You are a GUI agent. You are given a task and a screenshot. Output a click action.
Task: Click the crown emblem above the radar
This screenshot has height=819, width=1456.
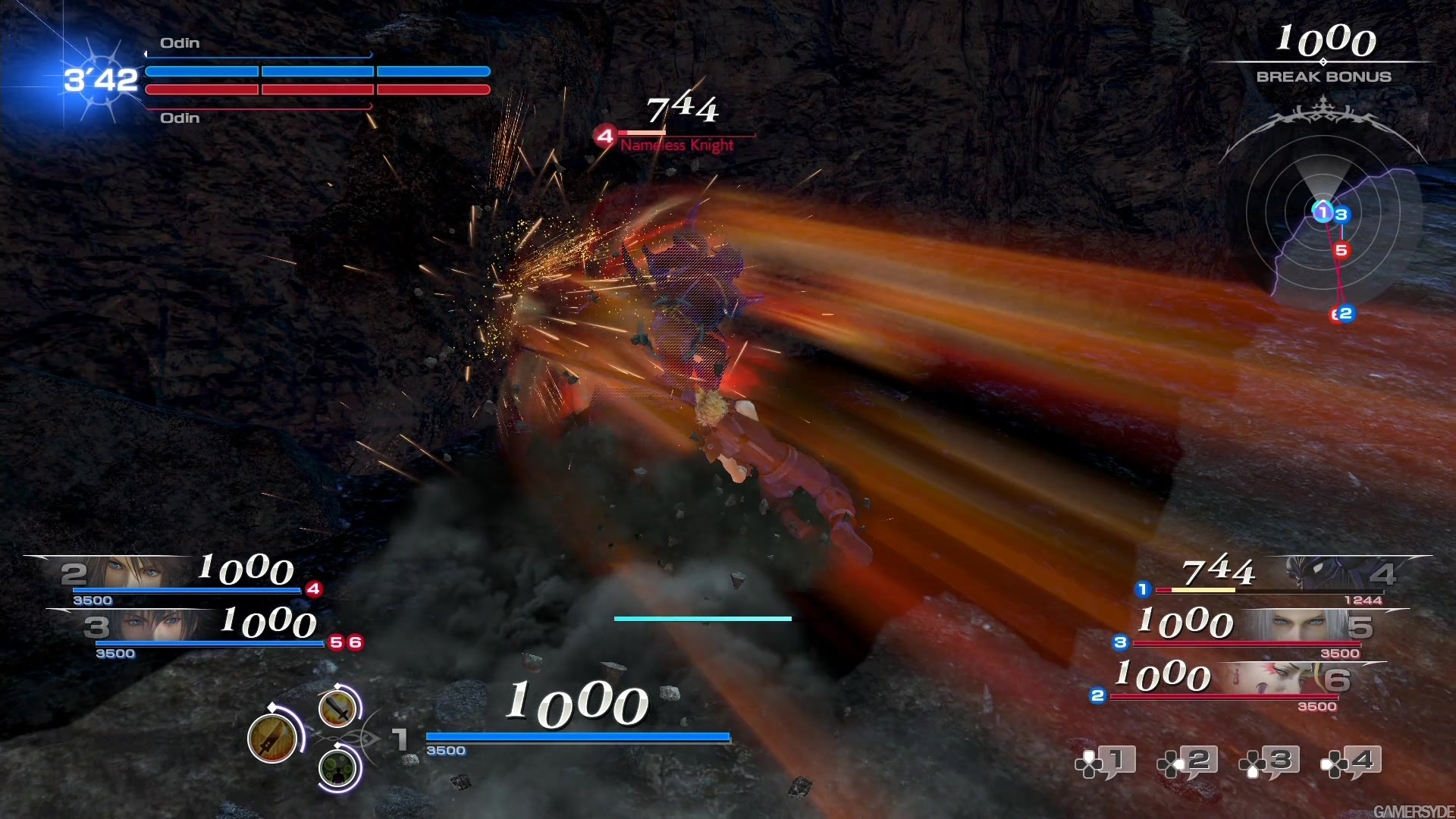(1323, 114)
